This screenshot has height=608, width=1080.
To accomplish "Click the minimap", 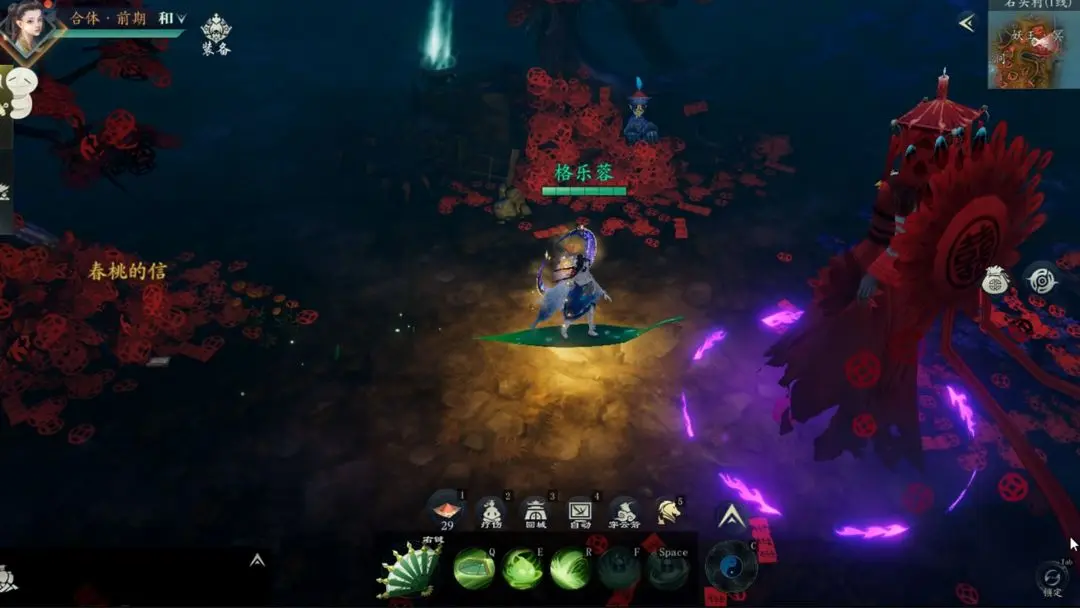I will coord(1033,52).
